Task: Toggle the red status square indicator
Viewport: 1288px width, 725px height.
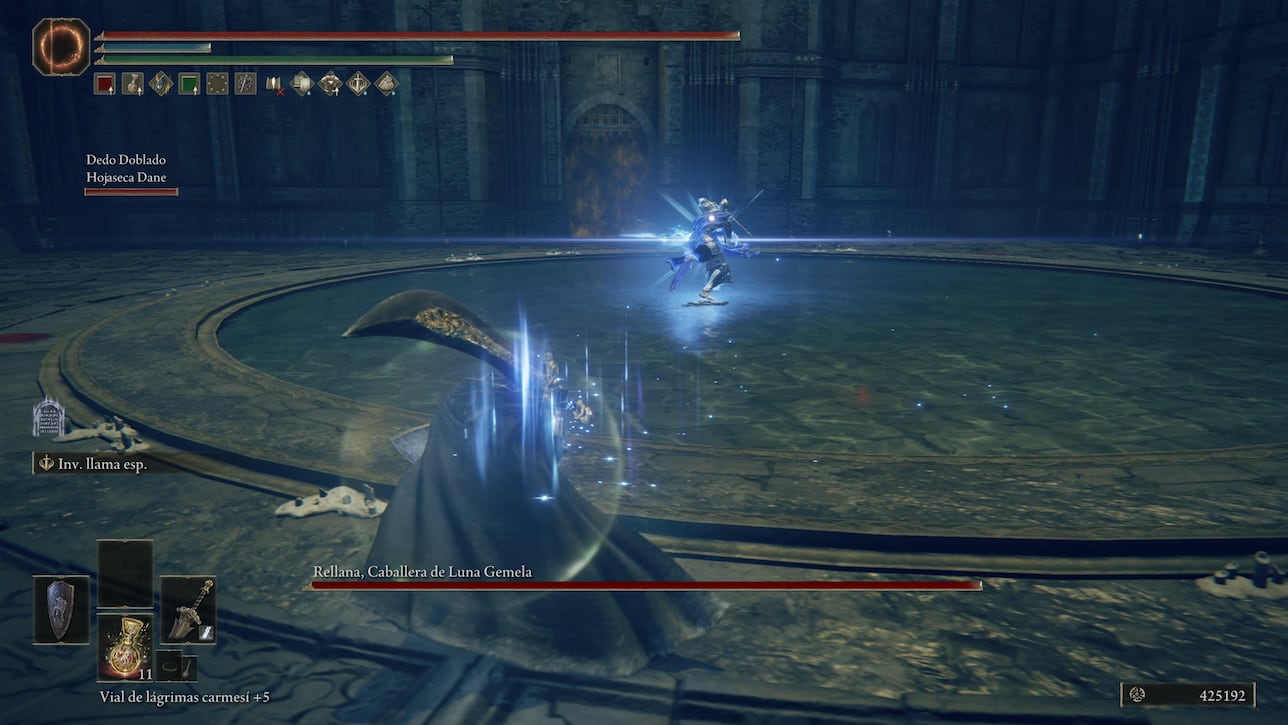Action: coord(106,84)
